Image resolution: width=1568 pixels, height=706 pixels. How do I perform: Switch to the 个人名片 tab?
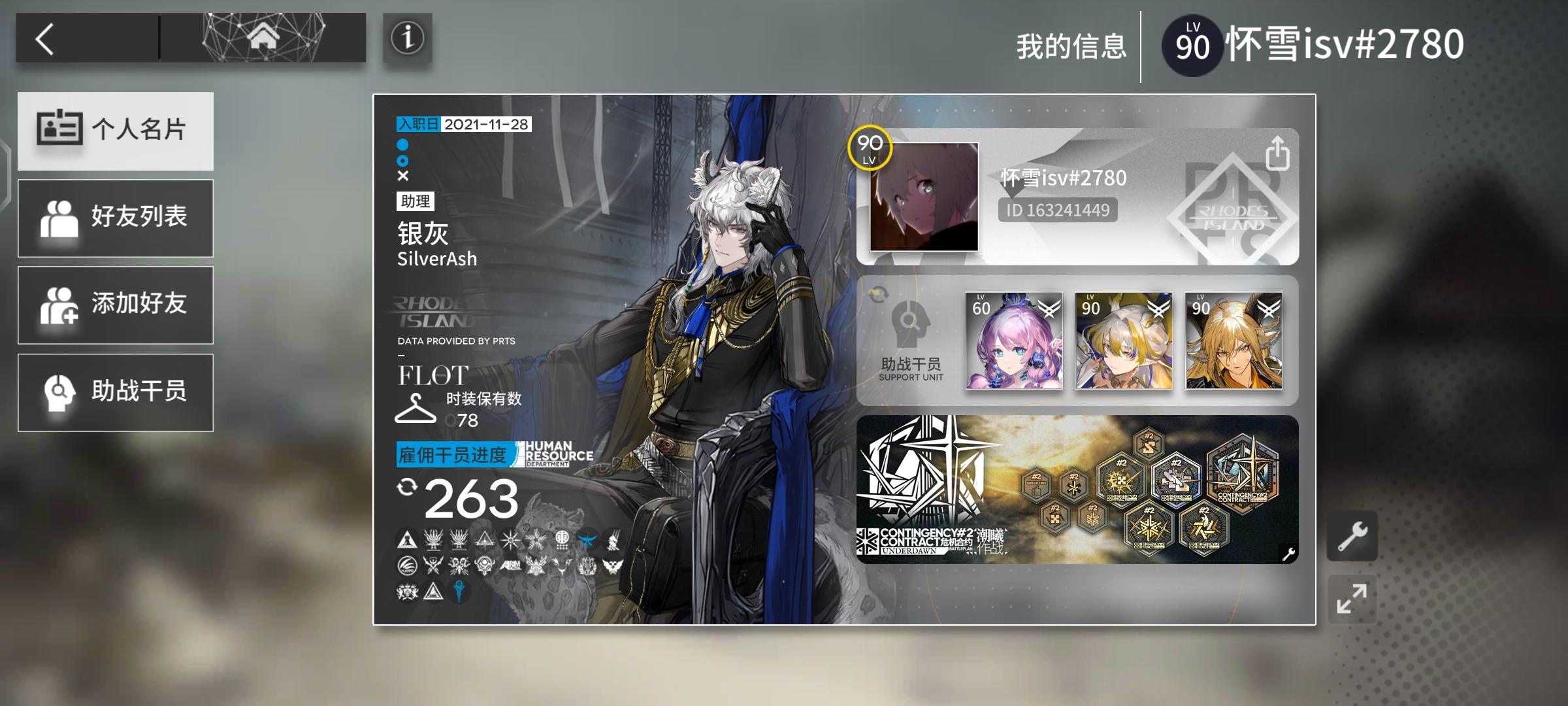pyautogui.click(x=116, y=131)
